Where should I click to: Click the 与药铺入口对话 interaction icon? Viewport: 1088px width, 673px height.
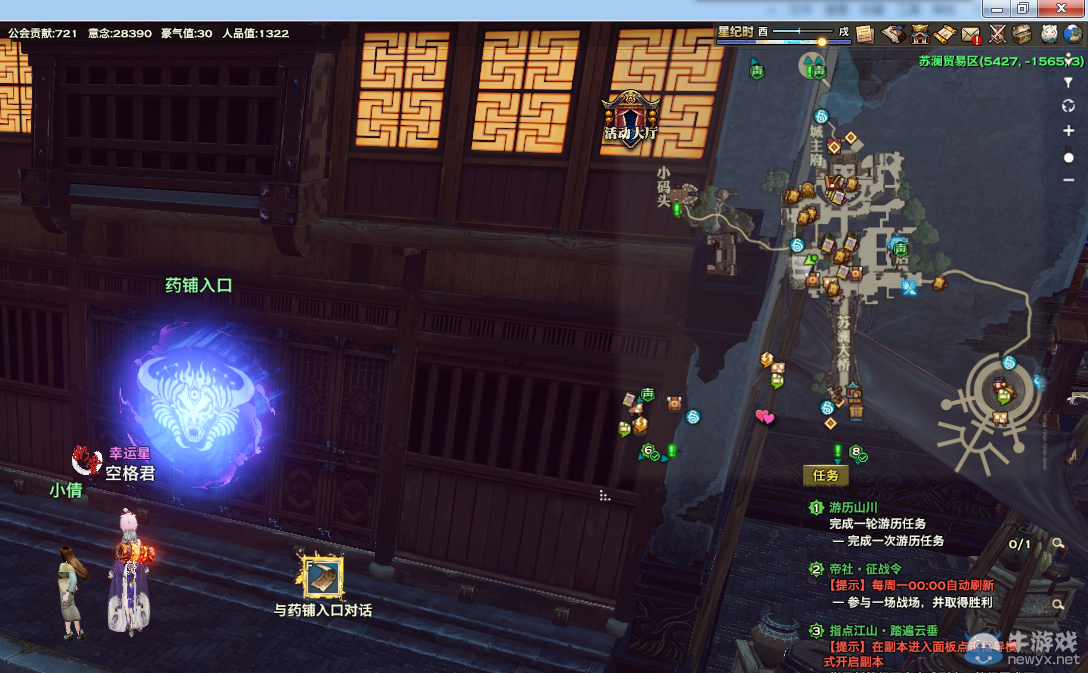[323, 577]
